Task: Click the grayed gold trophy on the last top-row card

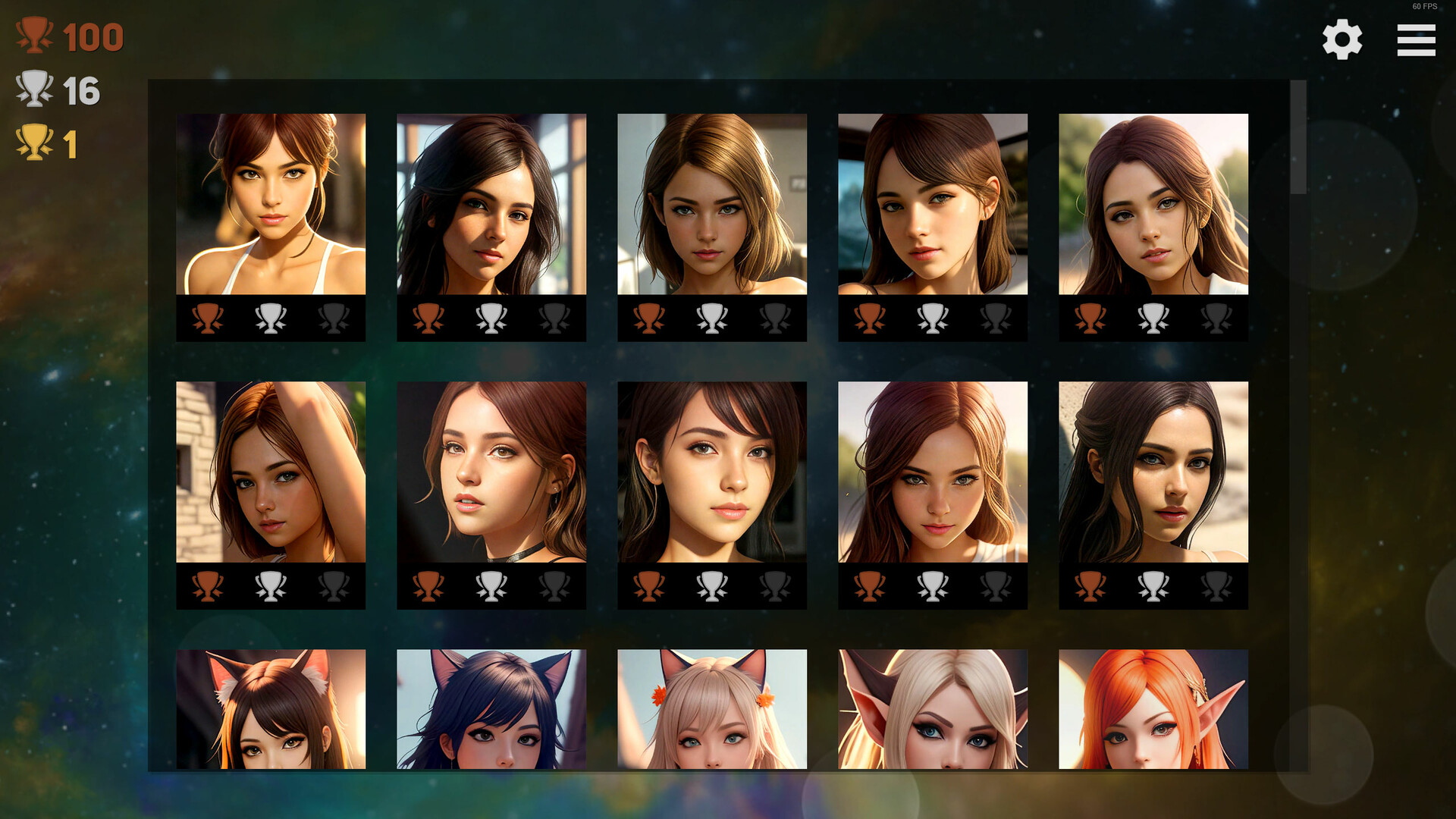Action: pyautogui.click(x=1216, y=318)
